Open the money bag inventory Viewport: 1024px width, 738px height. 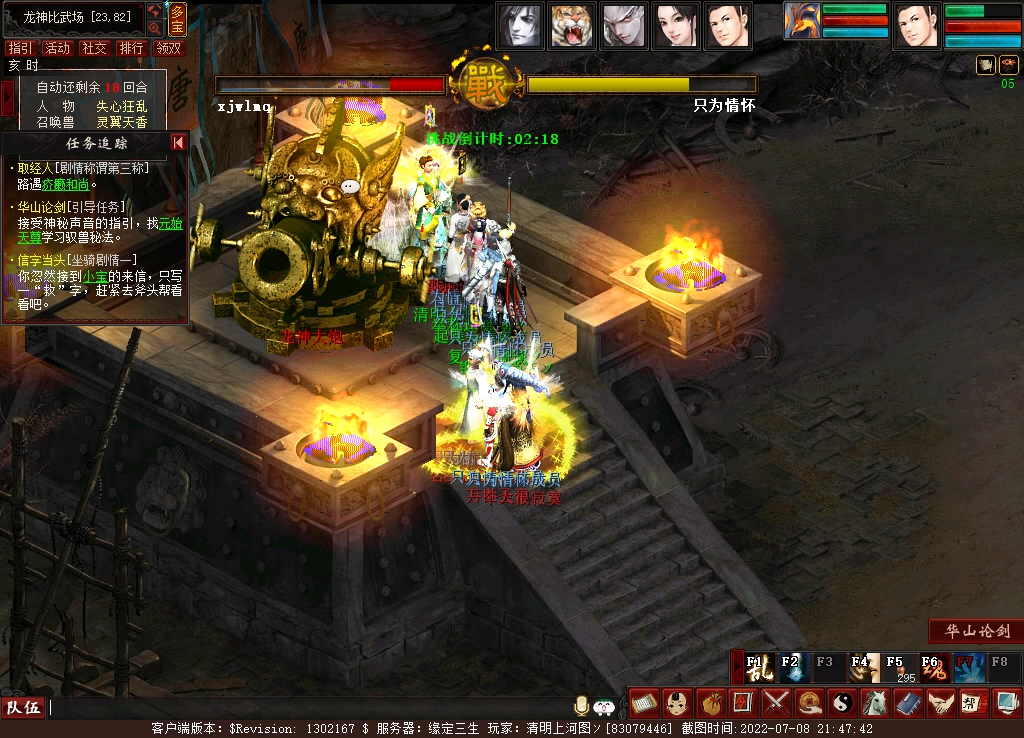click(710, 703)
